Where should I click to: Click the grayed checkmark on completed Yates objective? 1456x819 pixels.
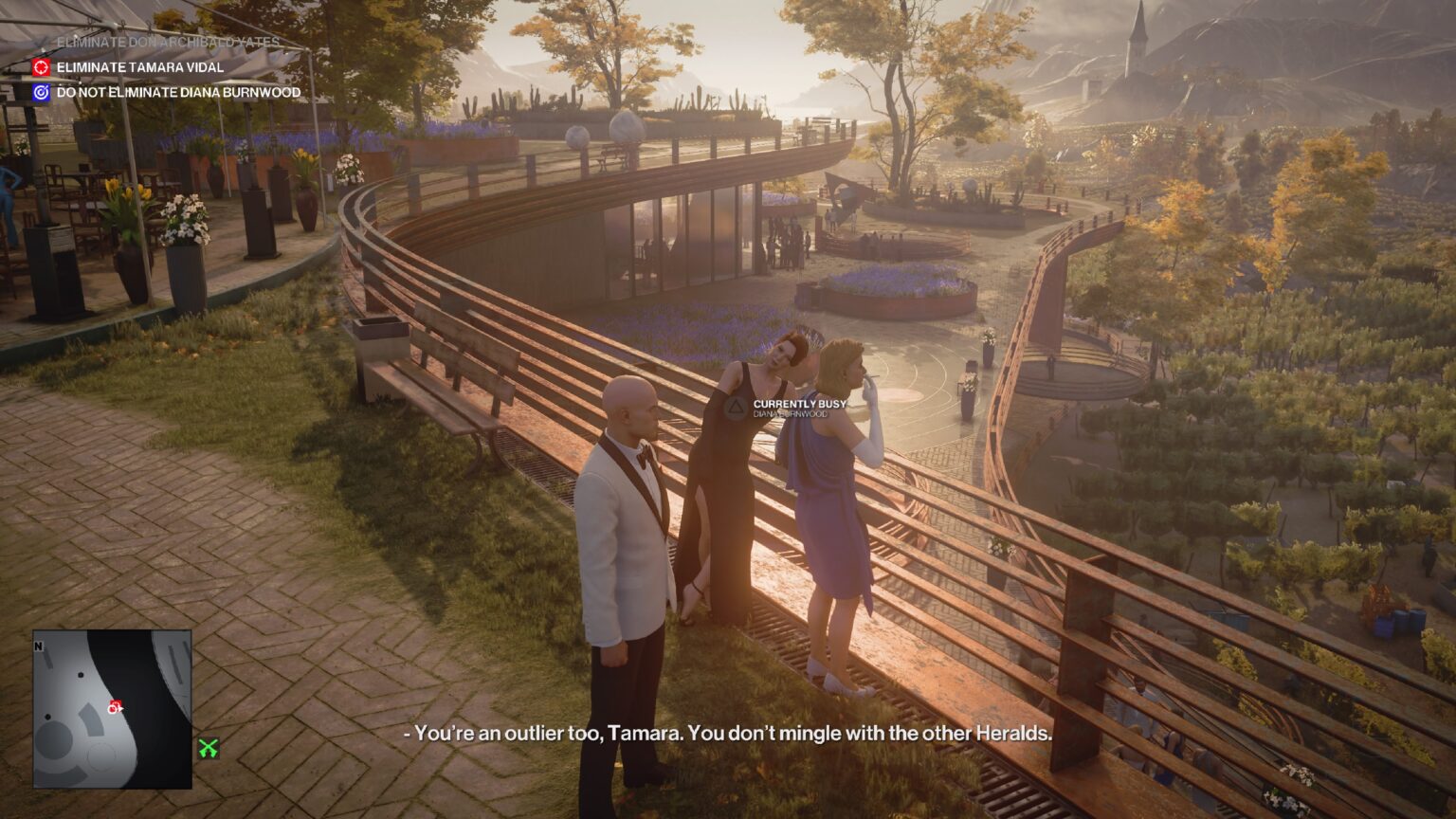[x=43, y=42]
